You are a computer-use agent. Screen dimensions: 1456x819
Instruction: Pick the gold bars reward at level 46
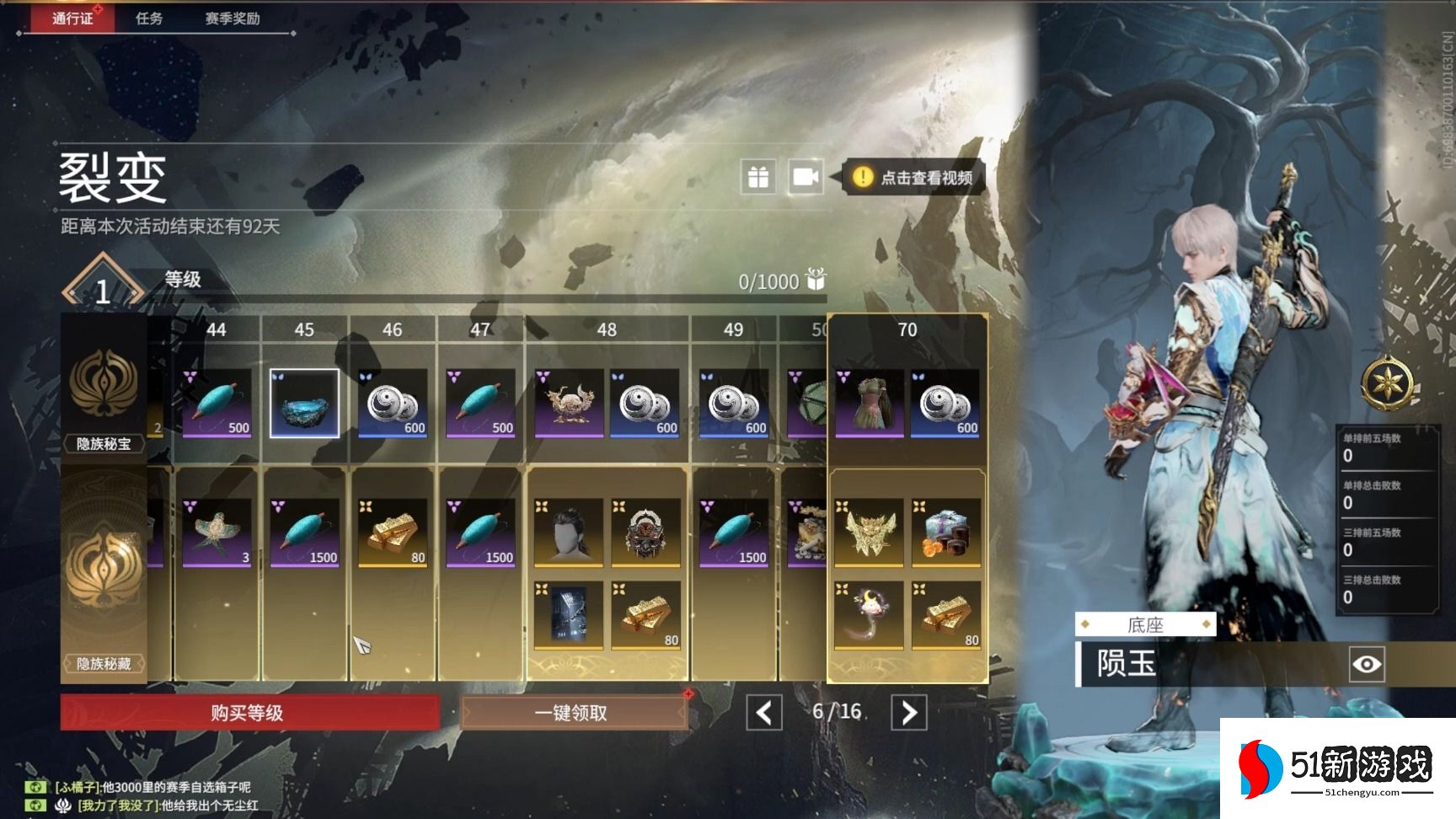click(393, 532)
